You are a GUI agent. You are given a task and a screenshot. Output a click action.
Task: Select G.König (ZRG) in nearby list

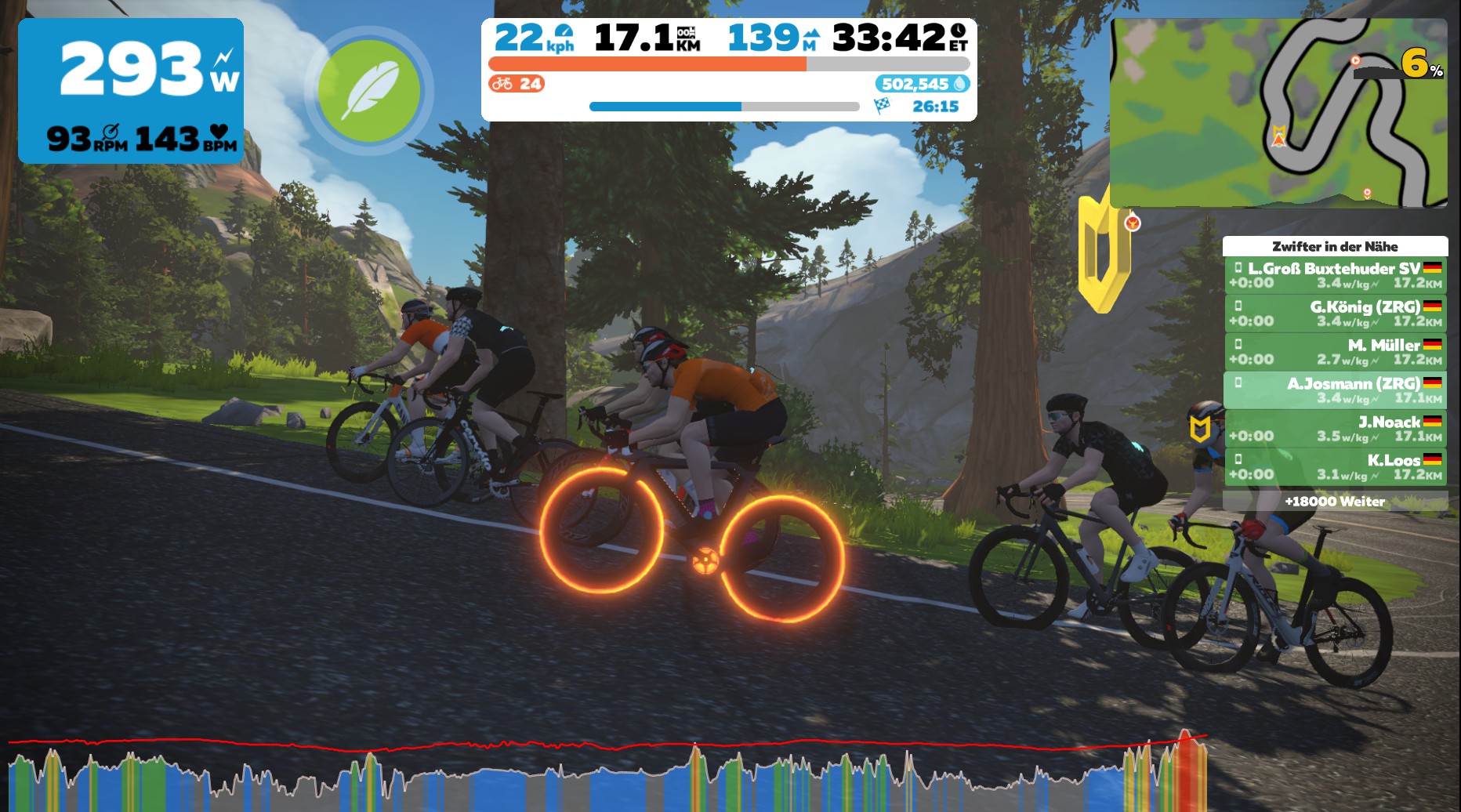1335,314
